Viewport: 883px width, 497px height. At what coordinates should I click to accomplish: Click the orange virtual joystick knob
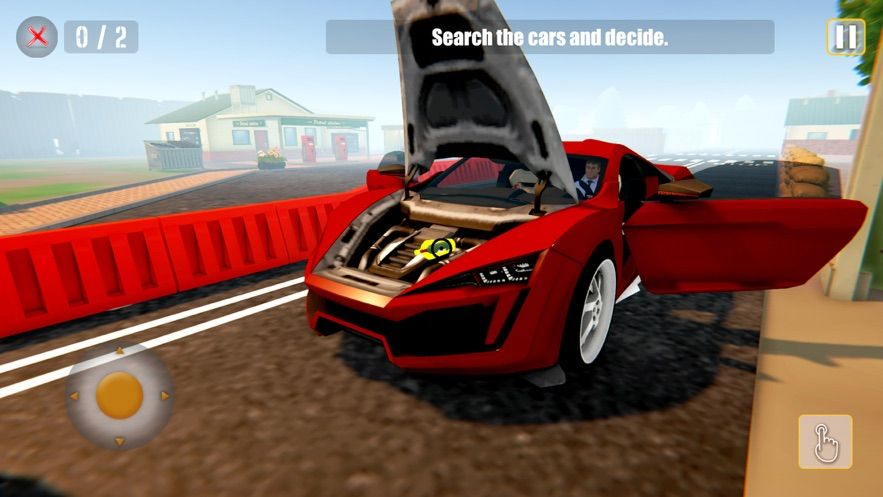(x=120, y=396)
